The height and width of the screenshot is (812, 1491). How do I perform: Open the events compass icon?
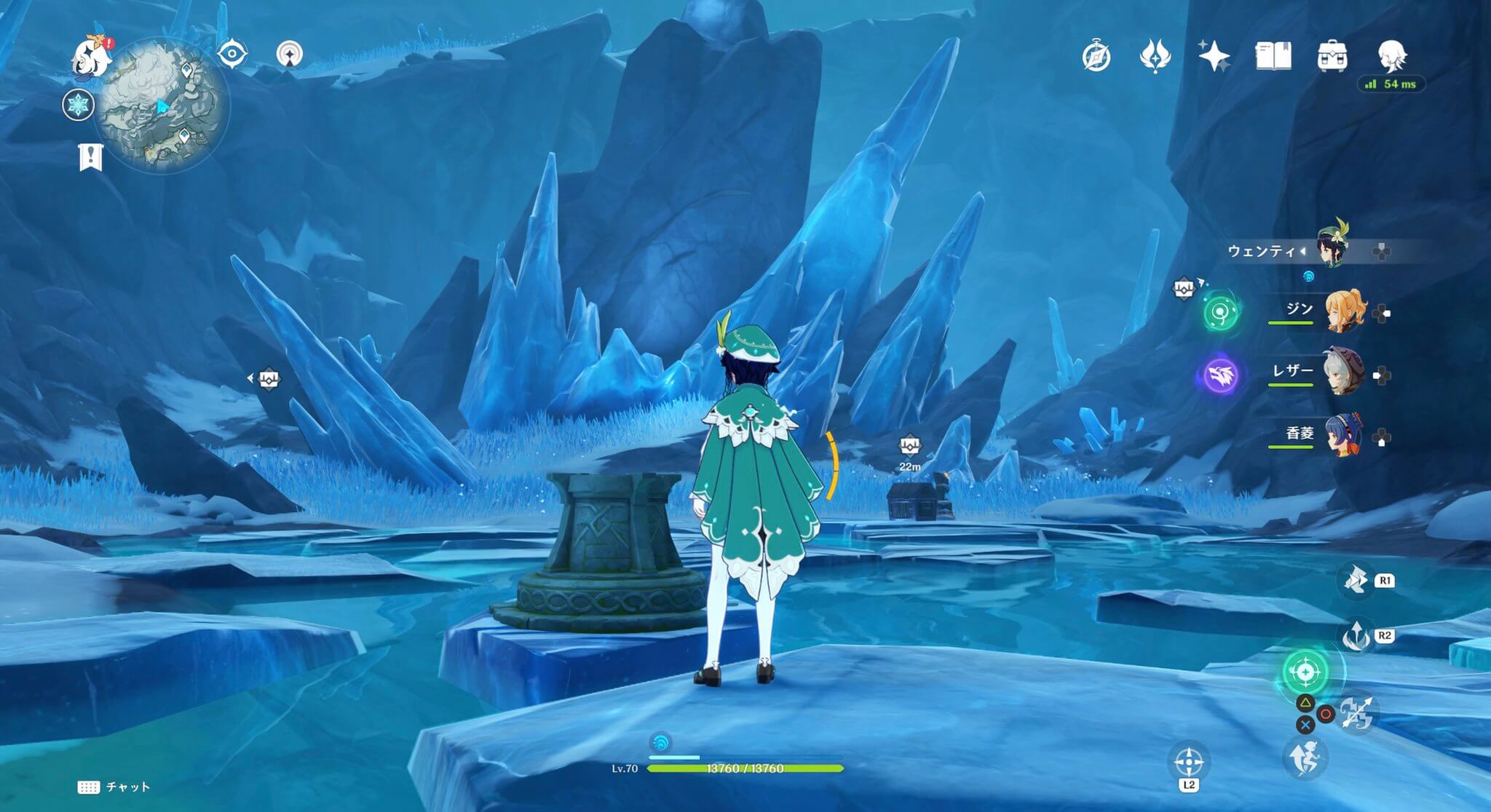[x=1096, y=57]
